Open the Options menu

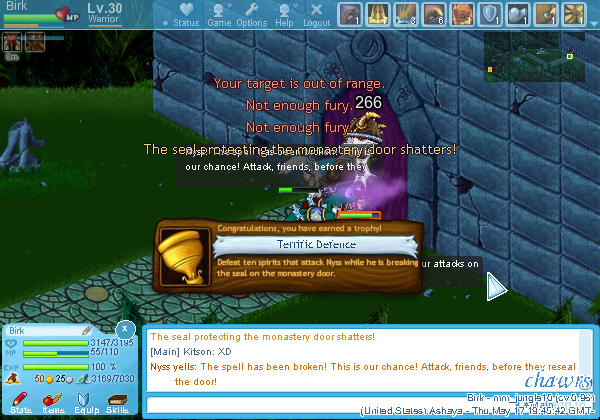tap(251, 15)
